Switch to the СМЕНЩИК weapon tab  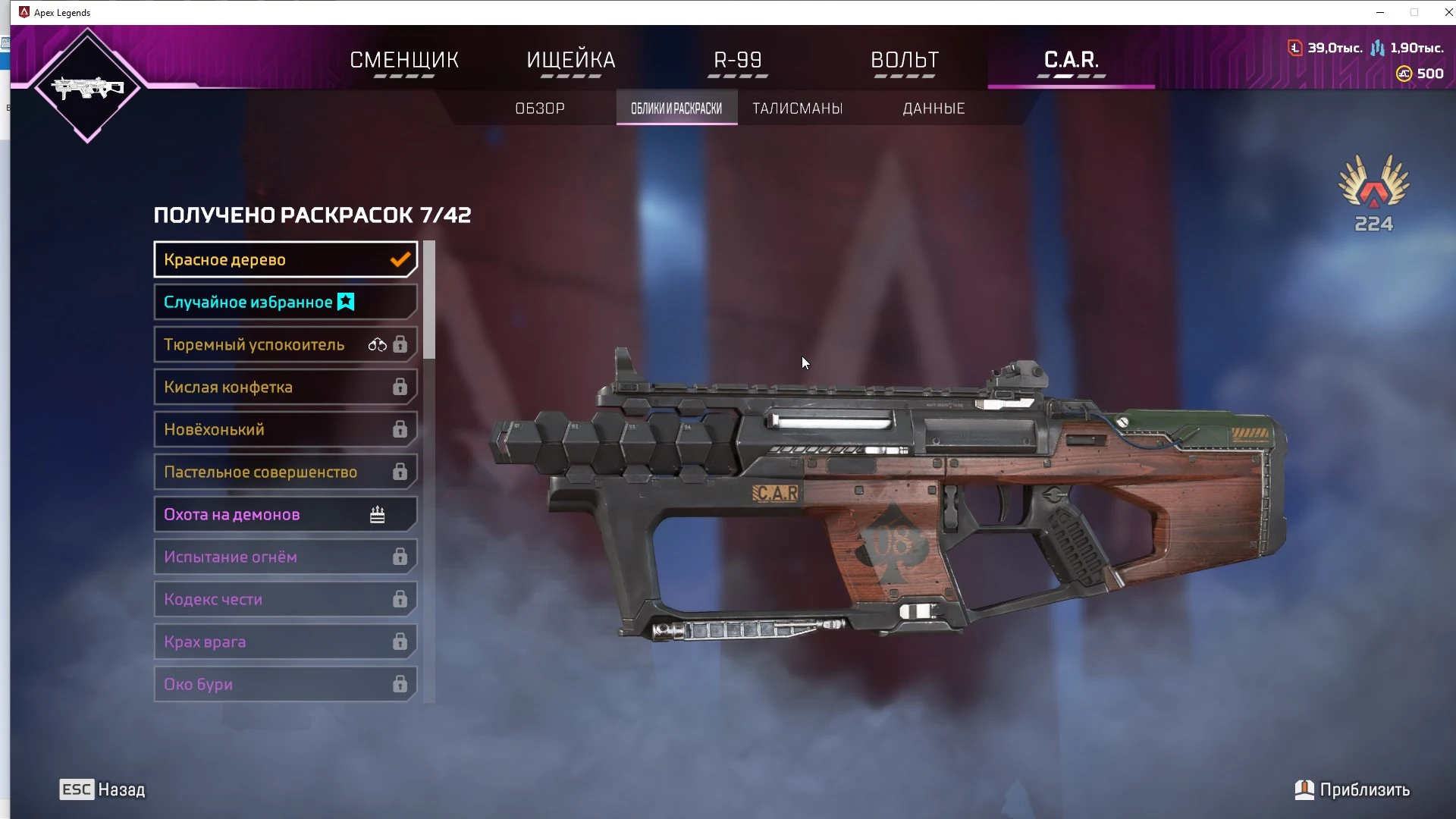(404, 60)
